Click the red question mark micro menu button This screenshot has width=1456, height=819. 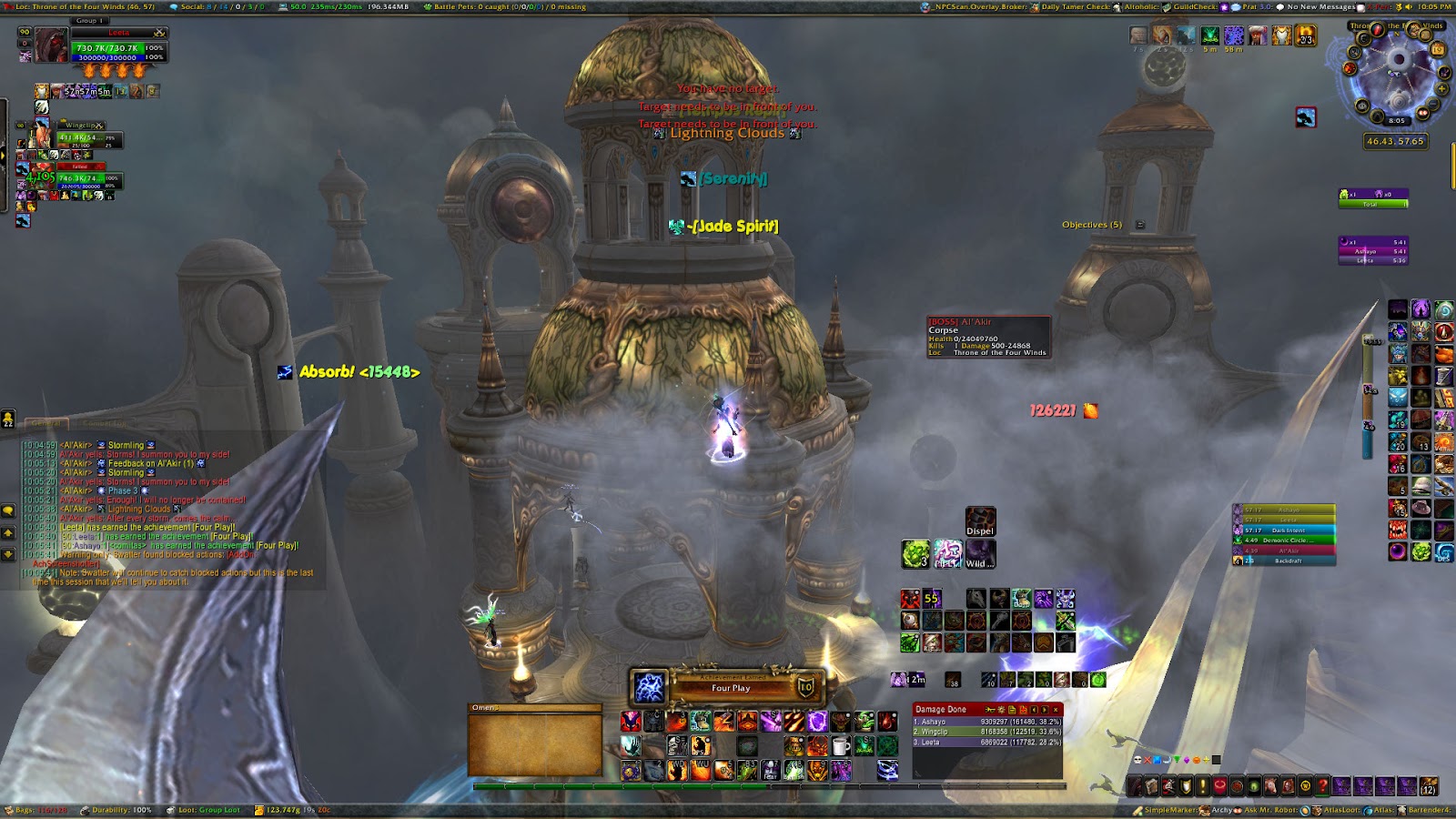tap(1323, 786)
